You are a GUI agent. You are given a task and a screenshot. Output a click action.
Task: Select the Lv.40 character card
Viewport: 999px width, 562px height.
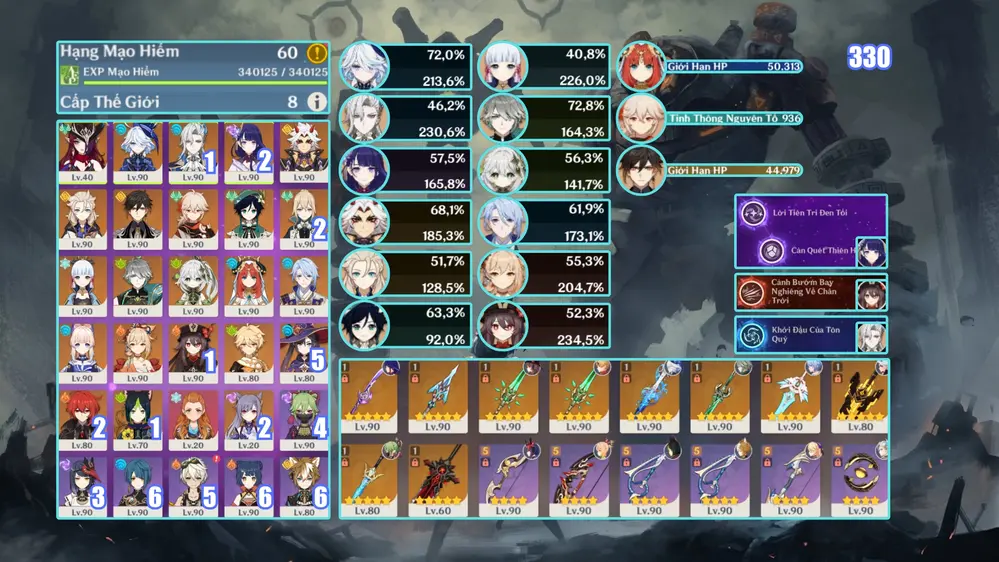[85, 148]
